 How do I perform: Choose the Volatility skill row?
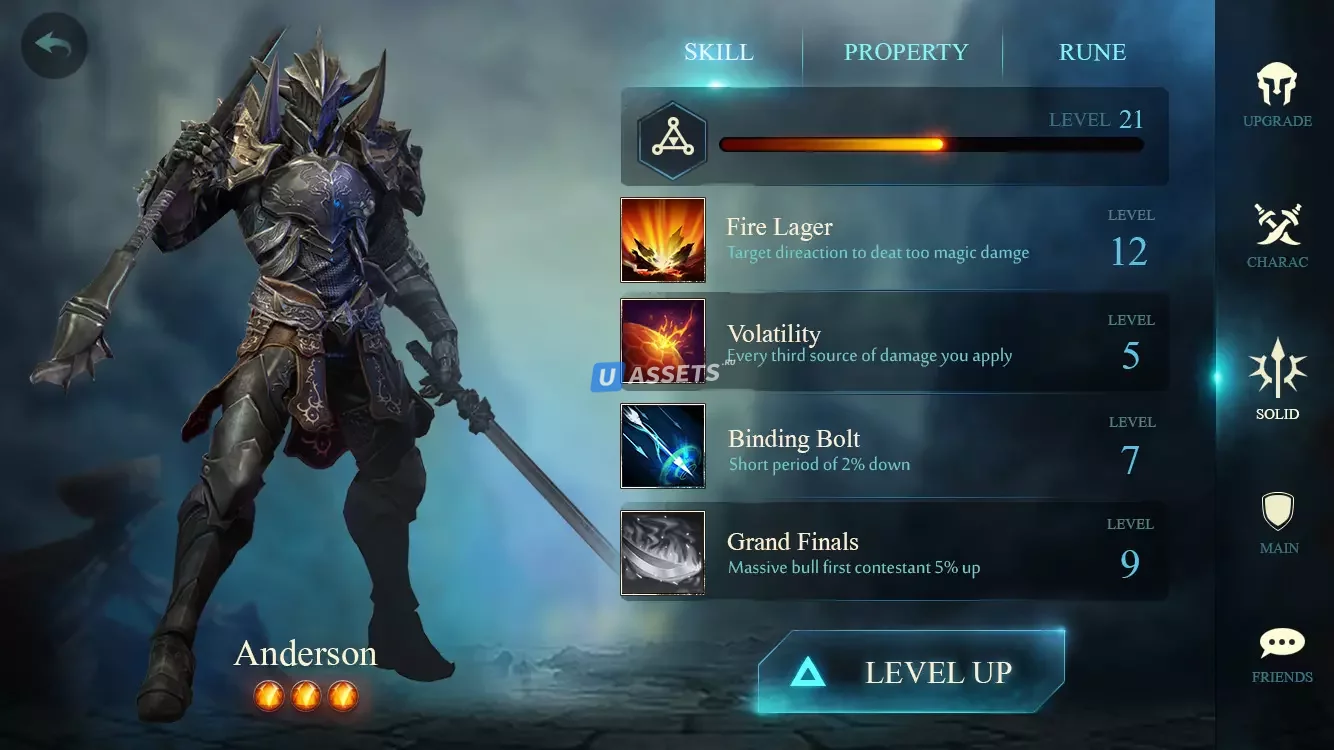(894, 343)
